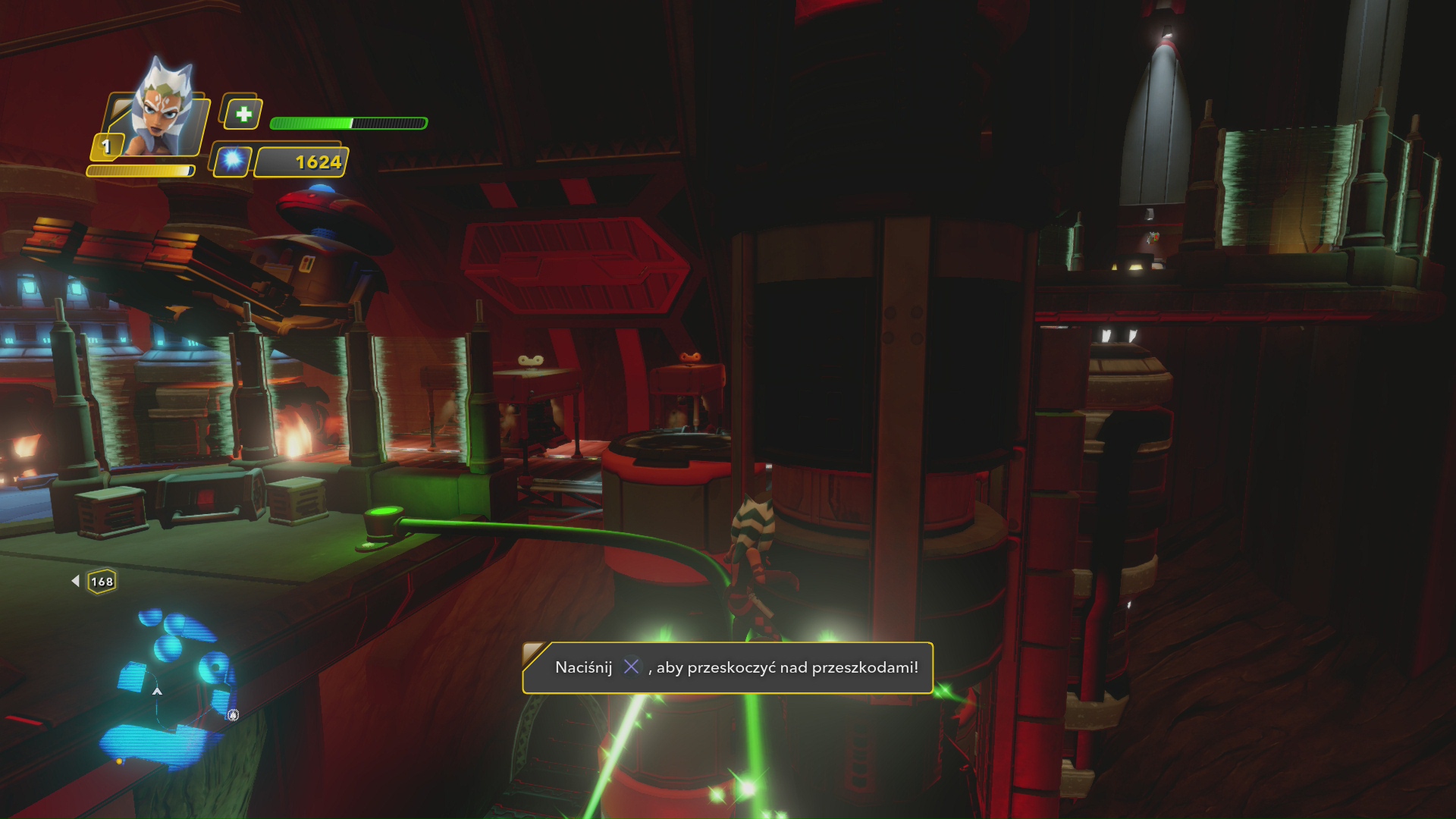Viewport: 1456px width, 819px height.
Task: Click the hexagonal 168 counter badge
Action: tap(102, 582)
